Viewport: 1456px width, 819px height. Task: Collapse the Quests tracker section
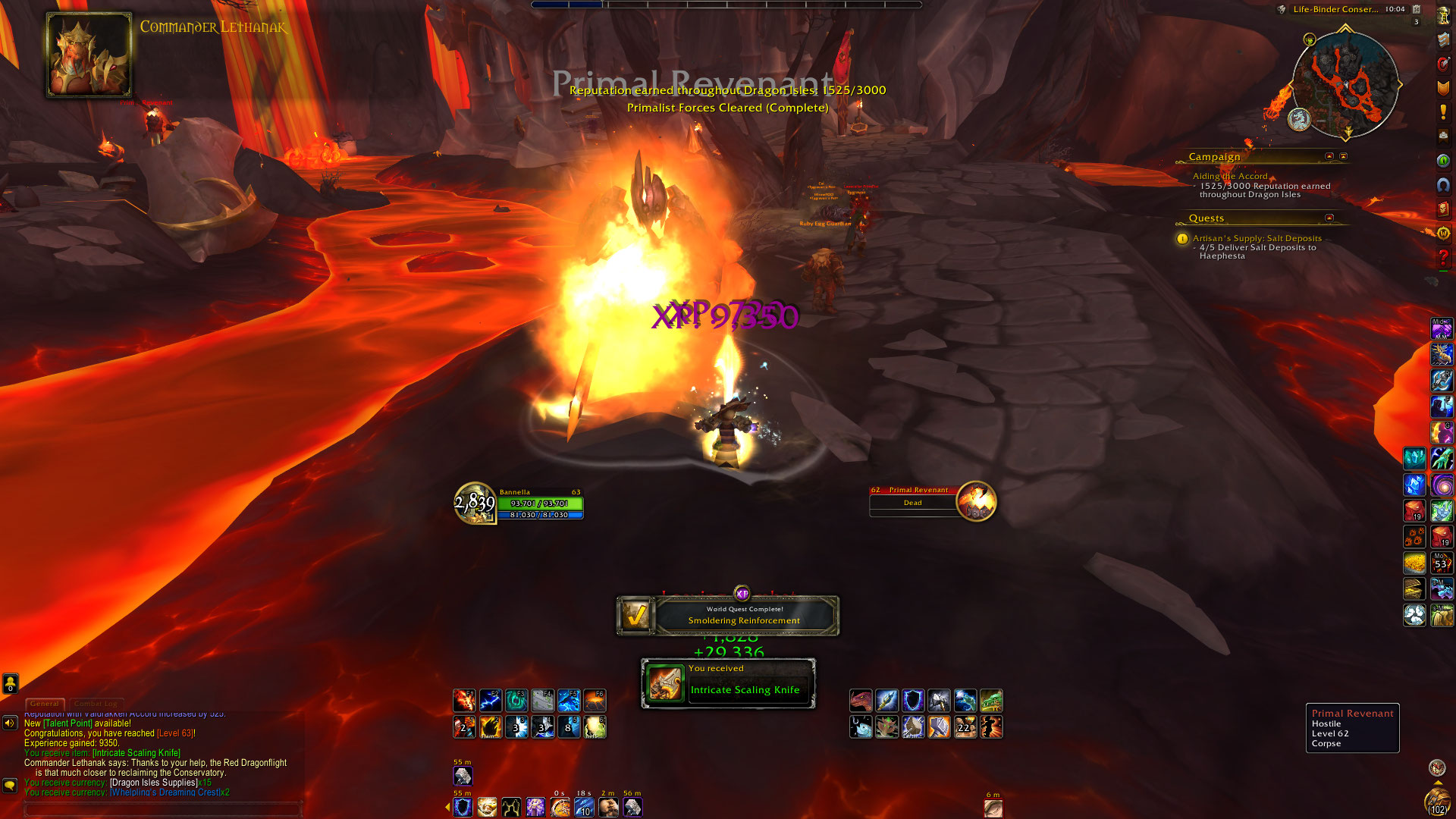pyautogui.click(x=1329, y=218)
